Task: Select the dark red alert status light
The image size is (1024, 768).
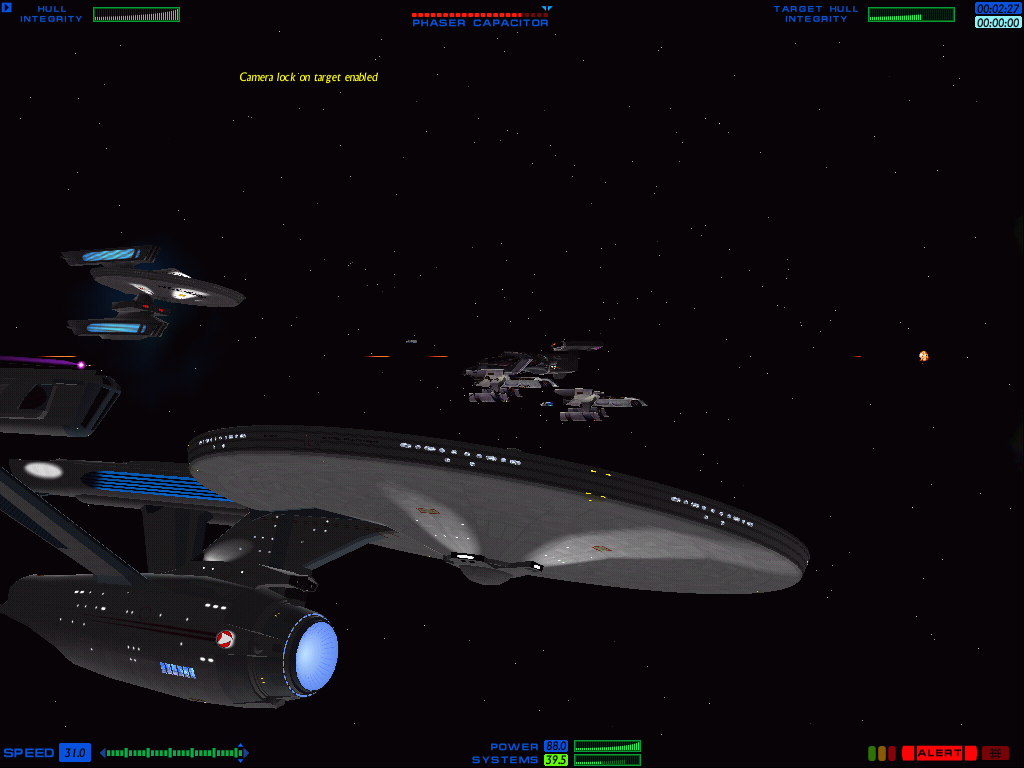Action: click(x=891, y=753)
